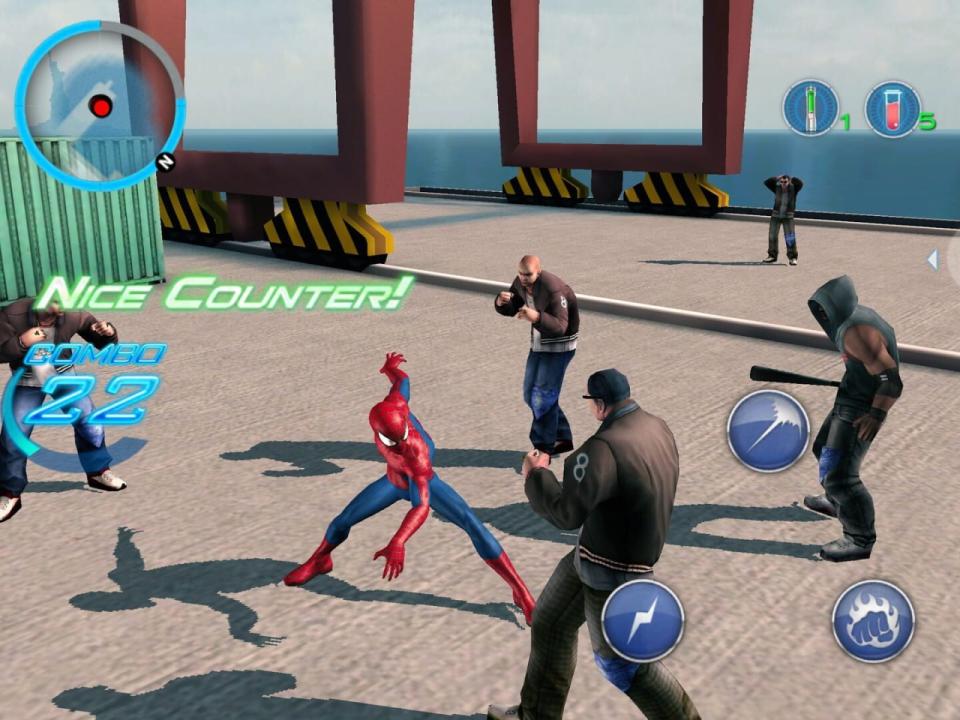Tap the lightning bolt action button
This screenshot has width=960, height=720.
(x=643, y=620)
